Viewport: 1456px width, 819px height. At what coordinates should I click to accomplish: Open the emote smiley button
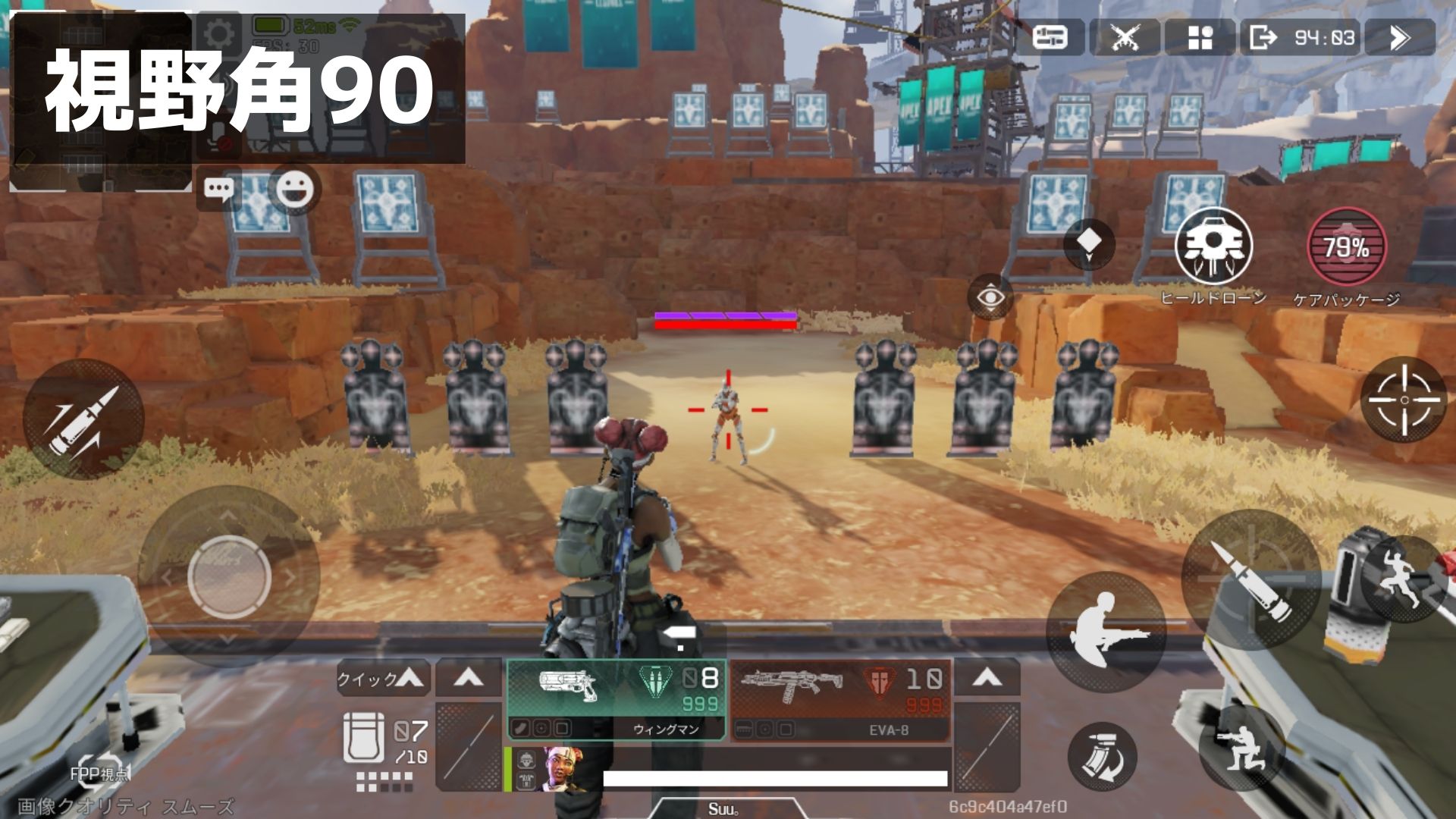tap(294, 189)
